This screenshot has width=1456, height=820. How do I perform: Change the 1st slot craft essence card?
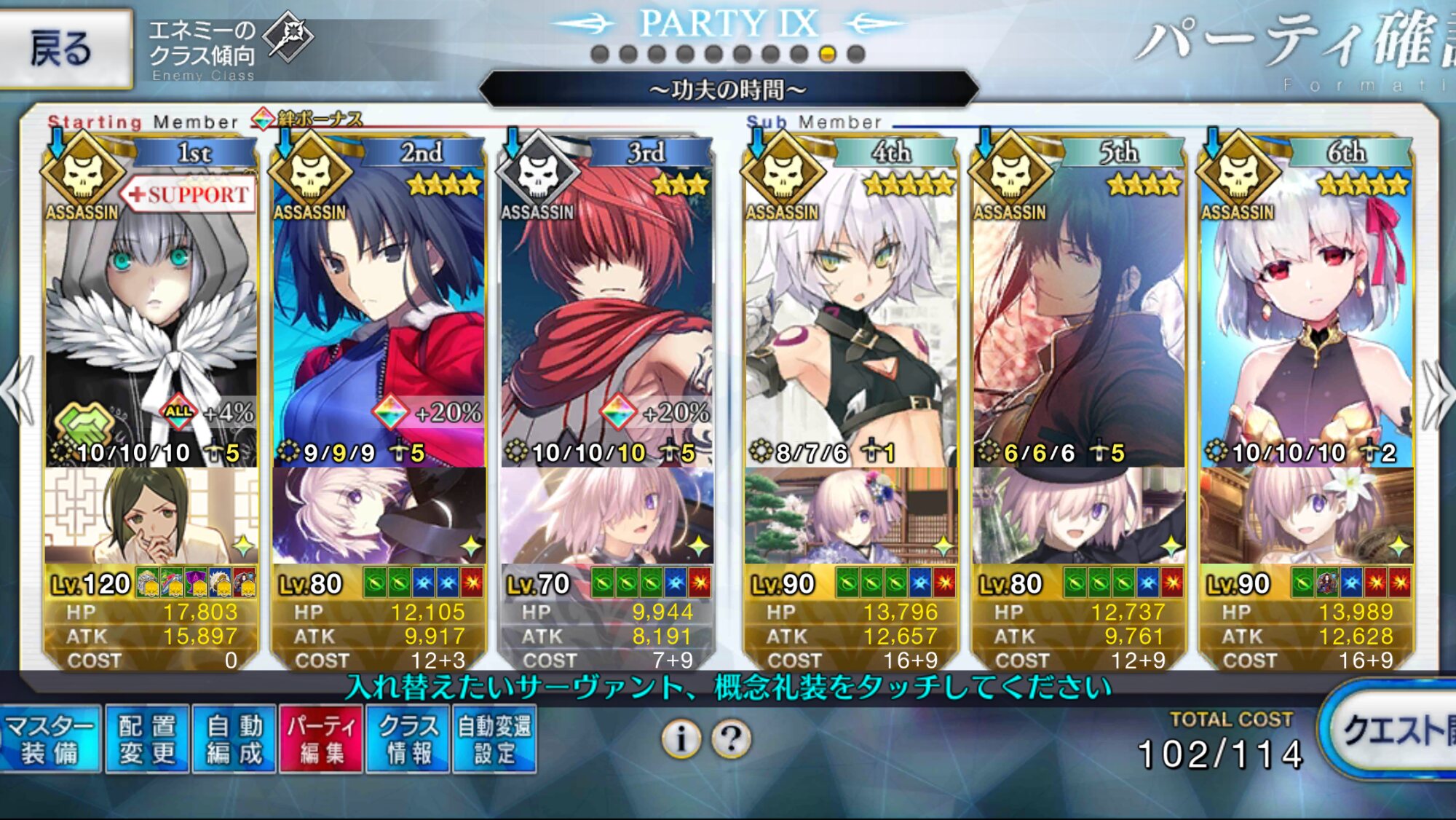pos(151,516)
